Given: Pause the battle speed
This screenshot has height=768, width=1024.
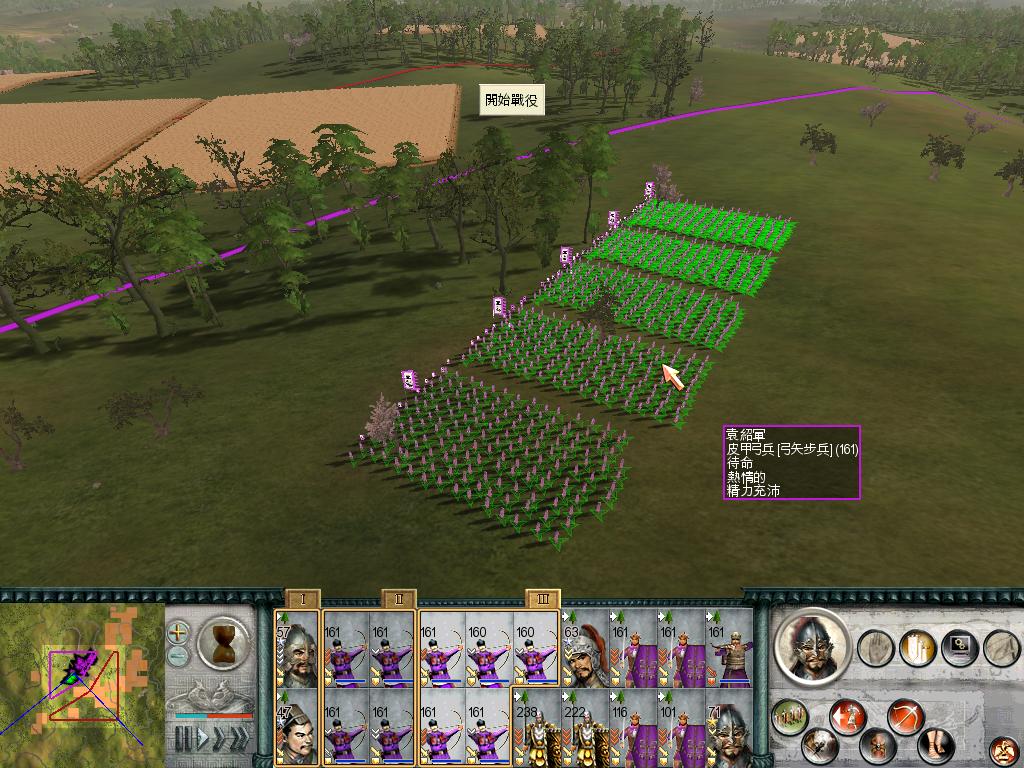Looking at the screenshot, I should [183, 739].
